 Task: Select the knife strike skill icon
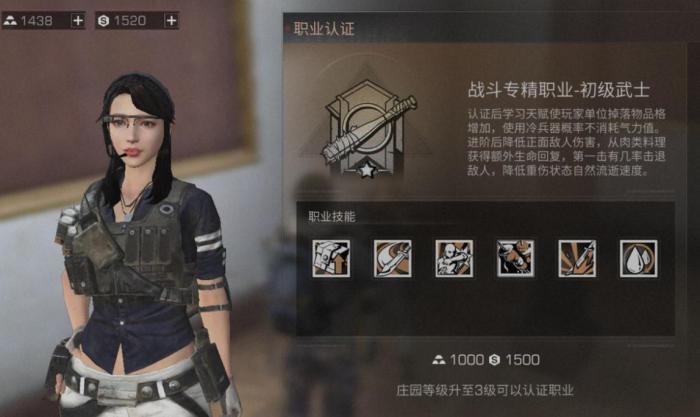577,258
